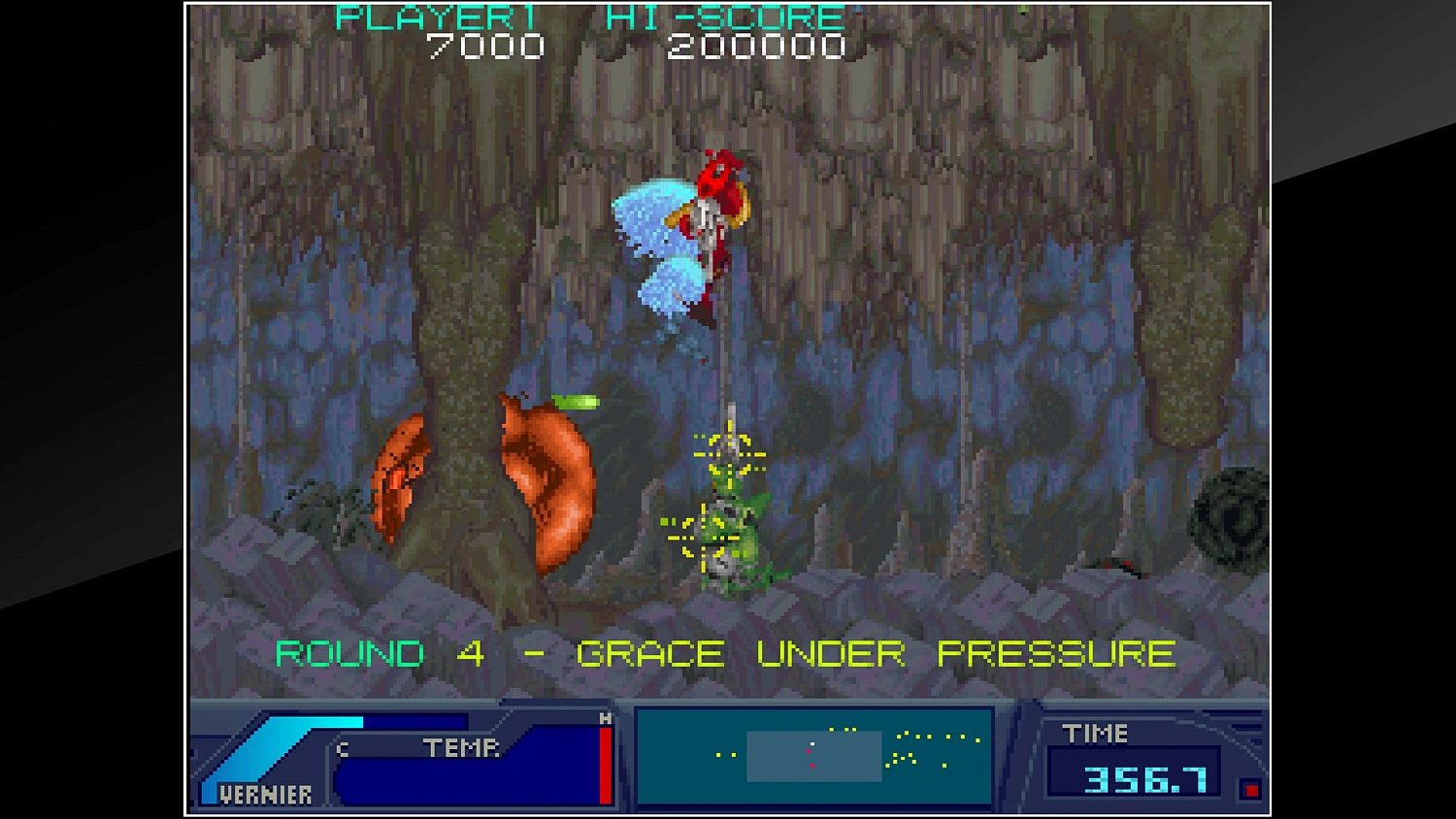1456x819 pixels.
Task: Click the H marker atop the TEMP bar
Action: (x=606, y=719)
